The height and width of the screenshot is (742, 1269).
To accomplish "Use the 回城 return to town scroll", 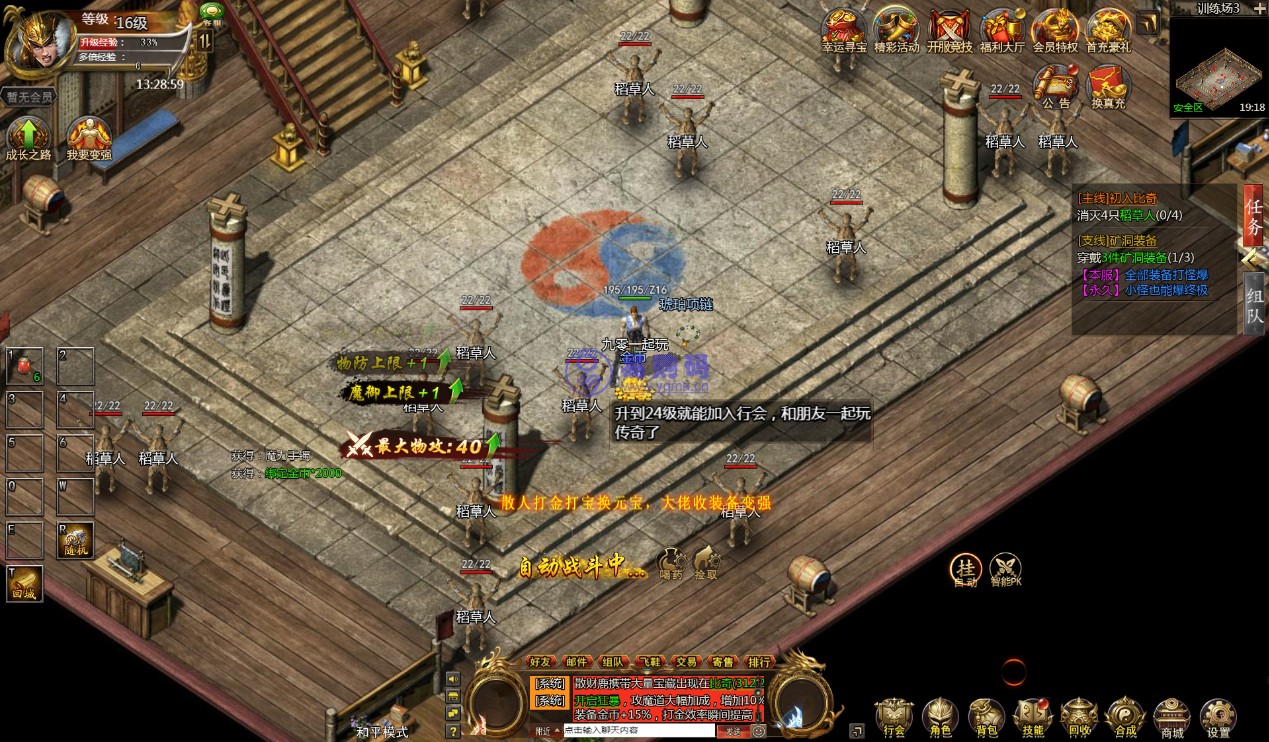I will coord(25,583).
